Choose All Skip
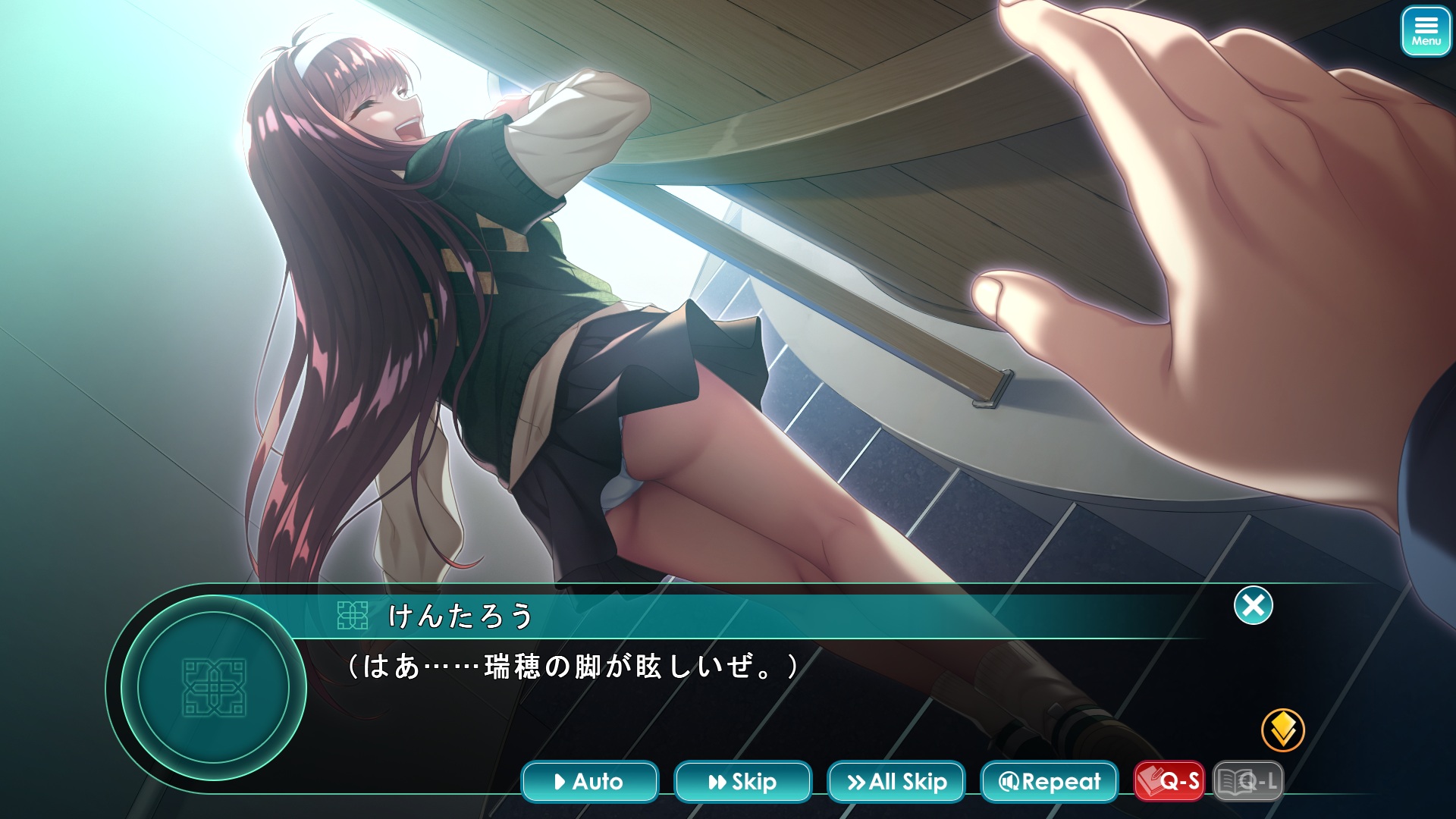The image size is (1456, 819). 896,781
